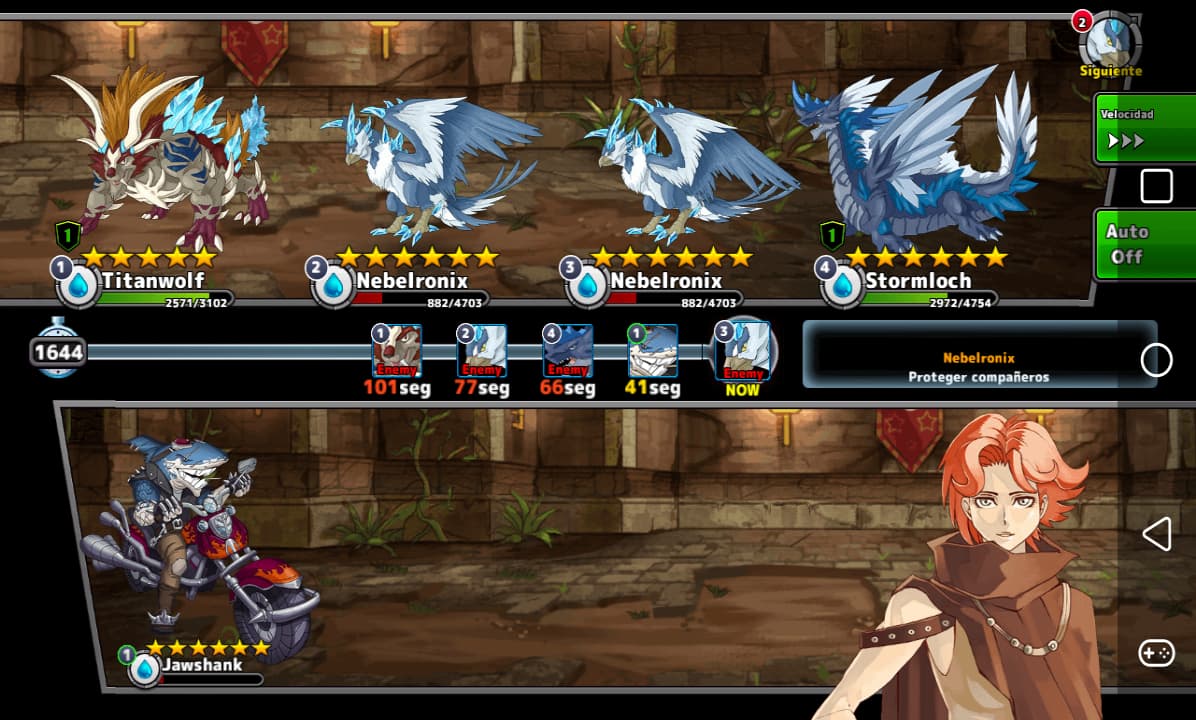Tap the Android home circle button
This screenshot has width=1196, height=720.
click(1156, 360)
